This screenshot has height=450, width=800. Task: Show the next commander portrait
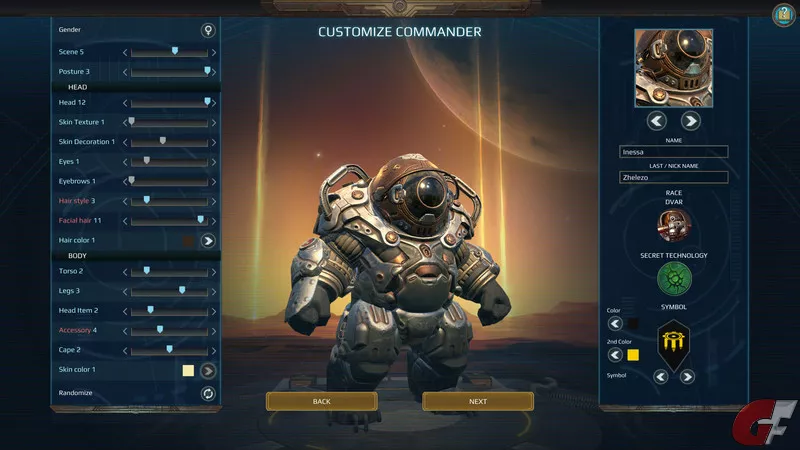click(690, 121)
